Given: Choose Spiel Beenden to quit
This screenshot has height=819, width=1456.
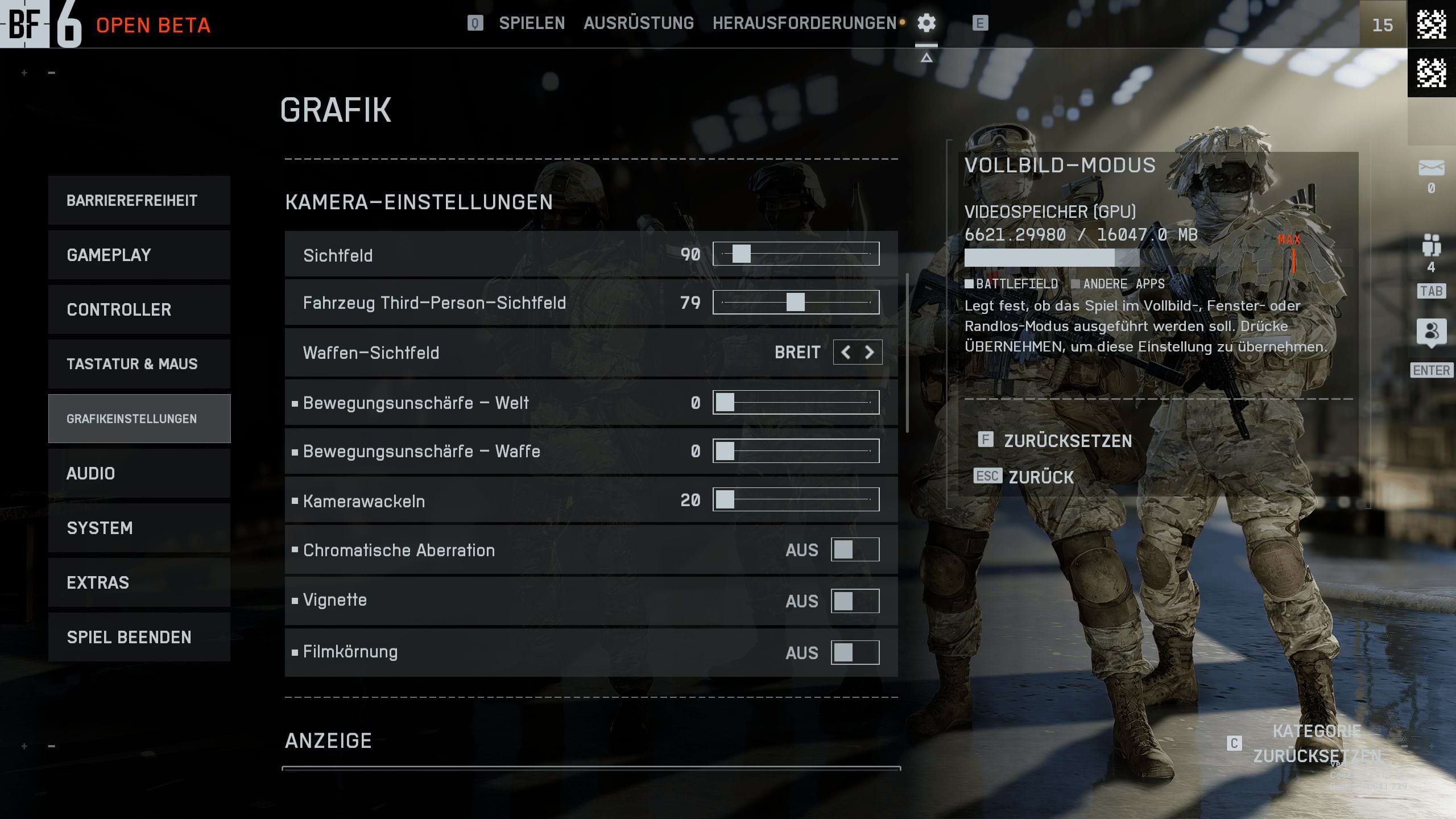Looking at the screenshot, I should [139, 637].
